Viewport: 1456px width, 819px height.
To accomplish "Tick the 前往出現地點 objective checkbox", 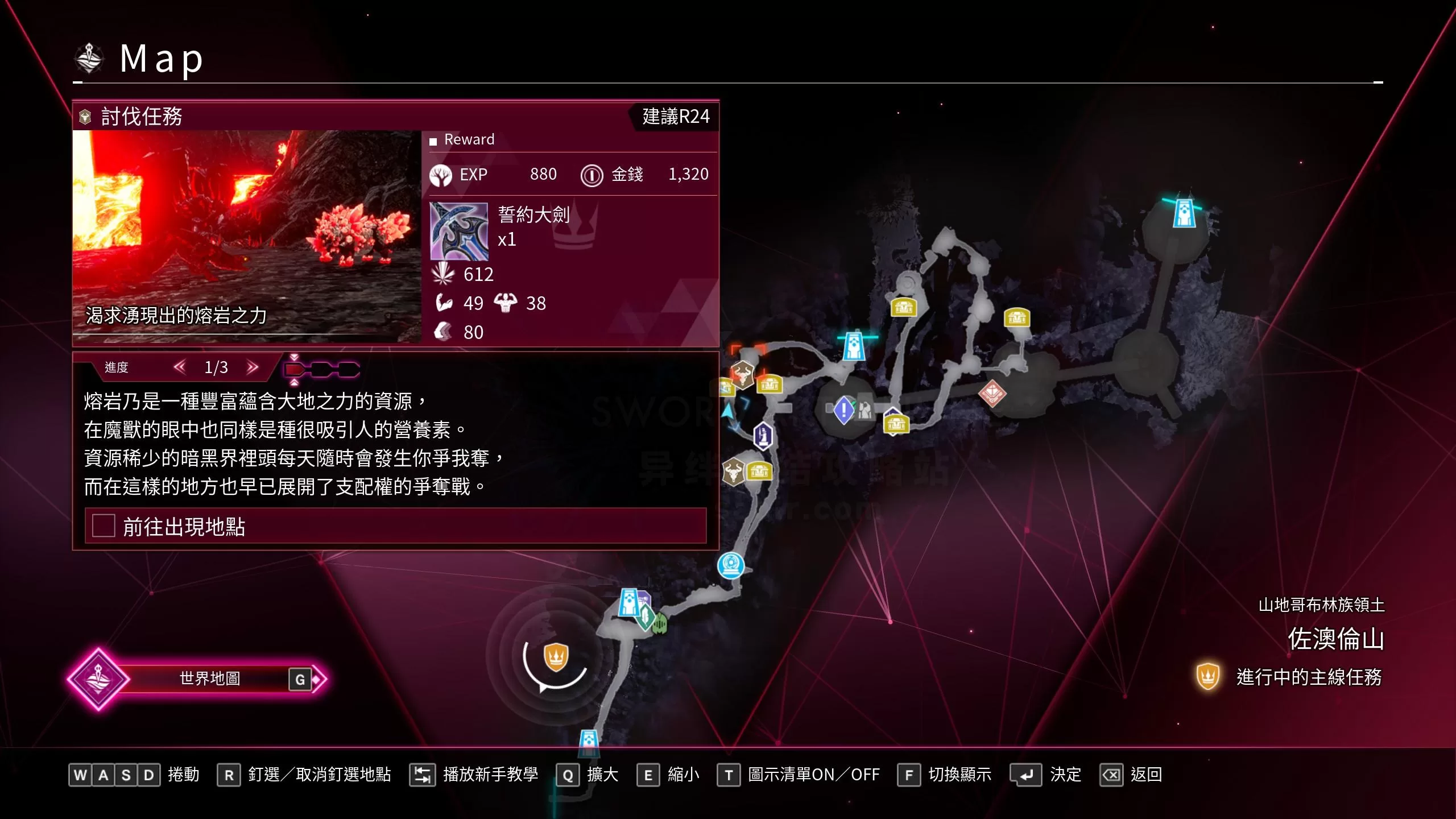I will [x=104, y=526].
